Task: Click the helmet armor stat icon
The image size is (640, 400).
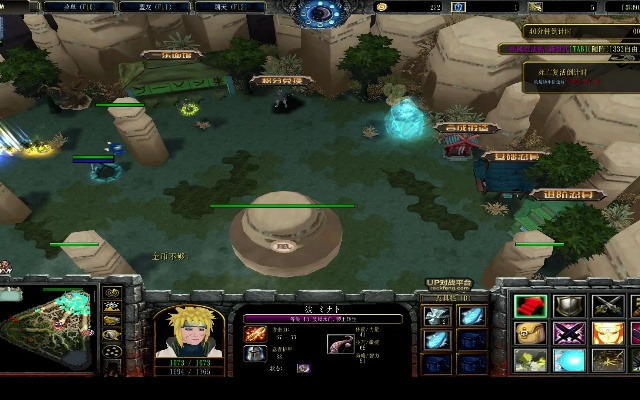Action: (256, 354)
